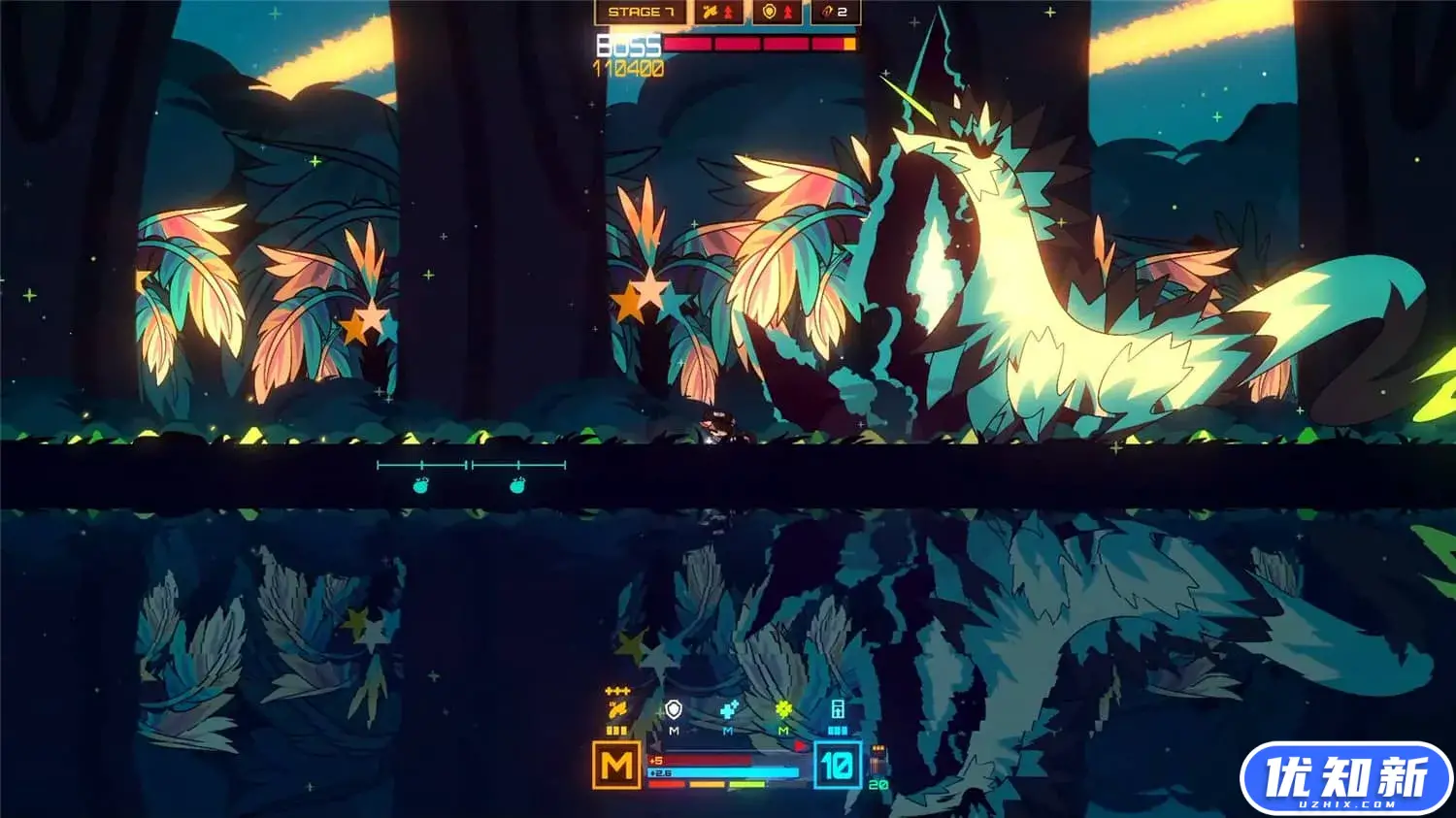
Task: Click the ammo magazine icon
Action: click(878, 761)
